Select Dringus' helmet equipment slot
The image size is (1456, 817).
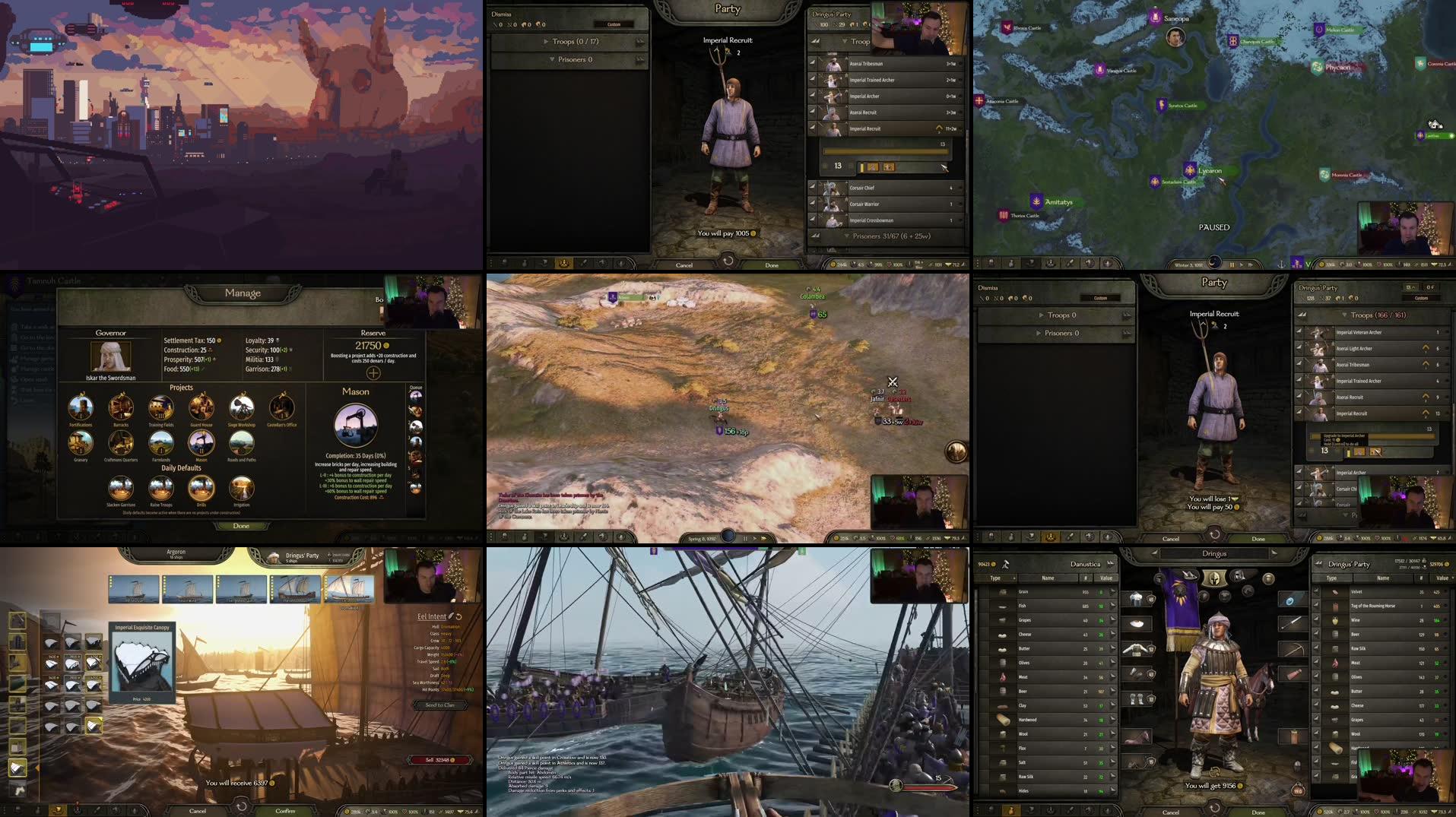click(x=1137, y=599)
